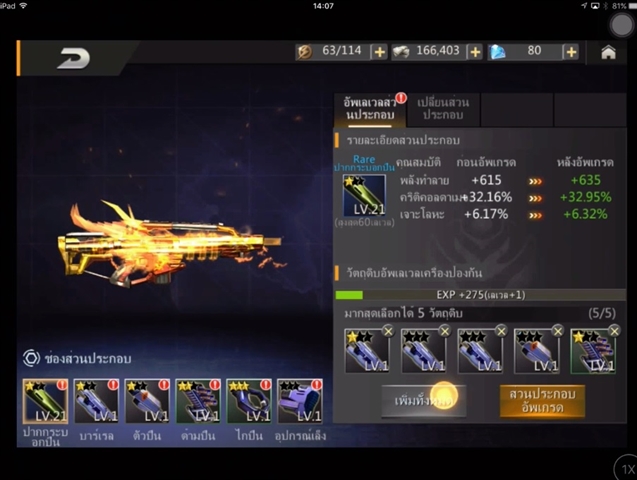Switch to the เปลี่ยนส่วนประกอบ tab

[x=442, y=109]
